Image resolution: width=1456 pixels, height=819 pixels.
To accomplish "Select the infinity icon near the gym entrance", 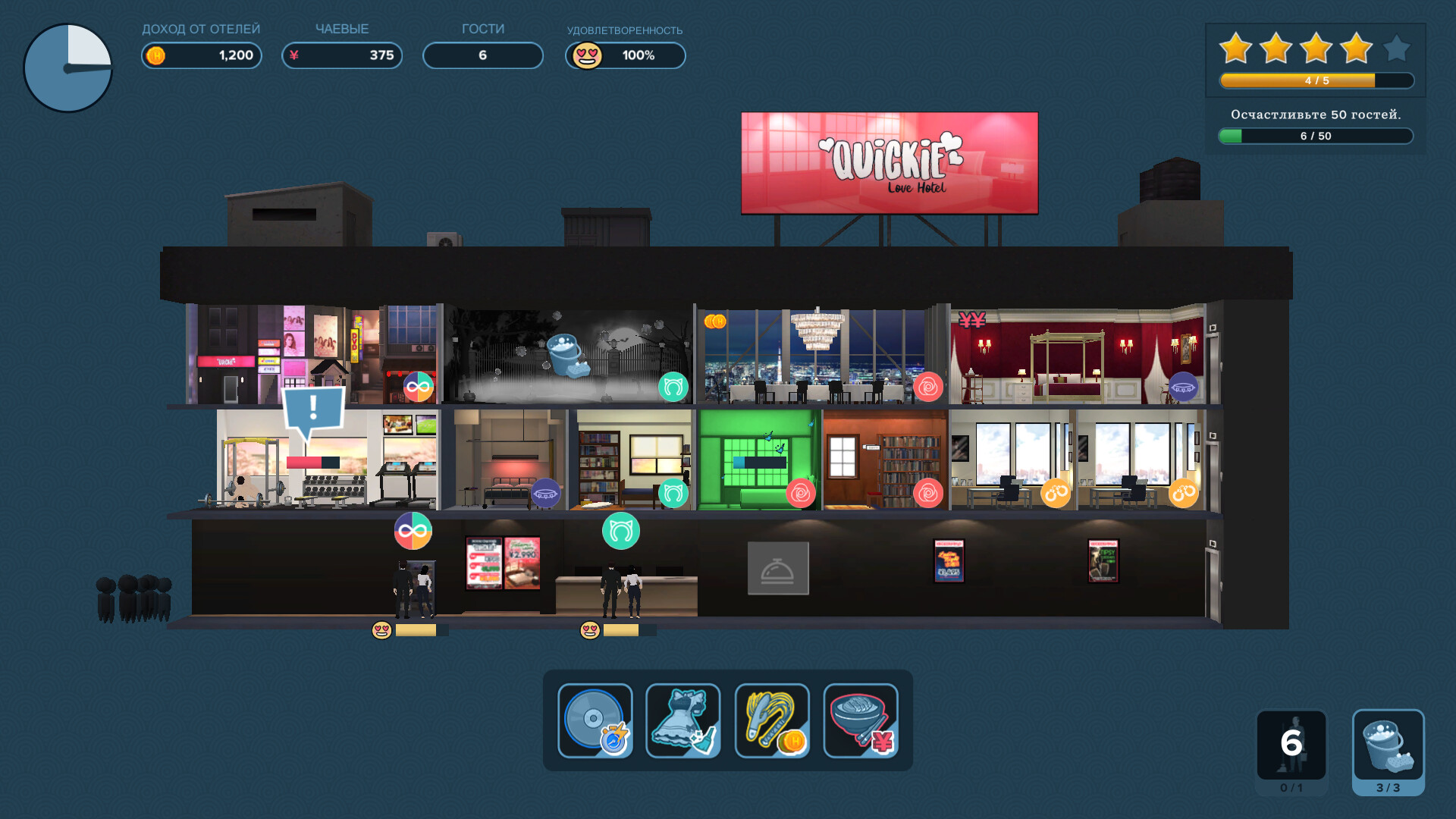I will pyautogui.click(x=413, y=531).
